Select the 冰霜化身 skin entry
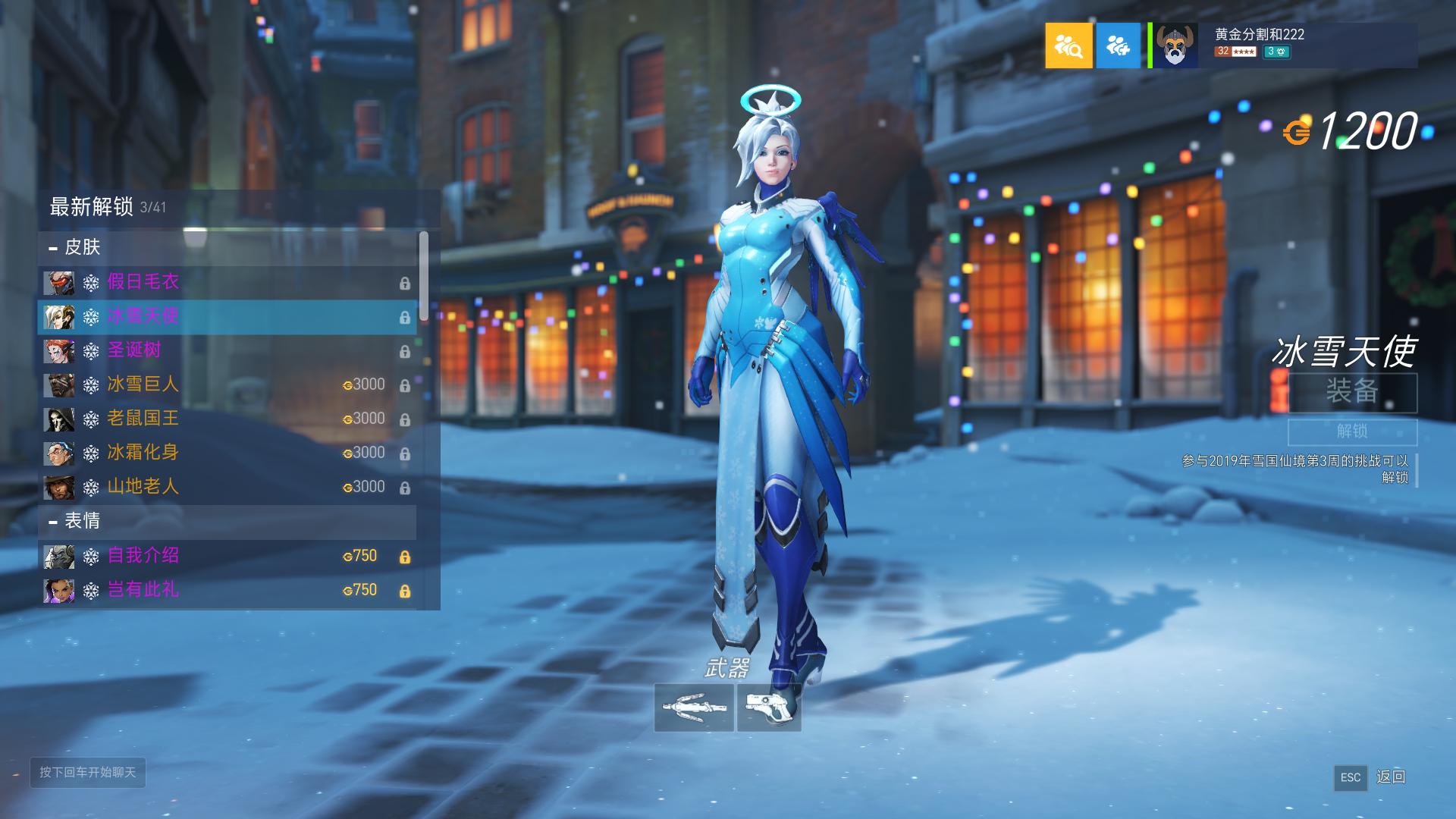1456x819 pixels. (x=226, y=453)
